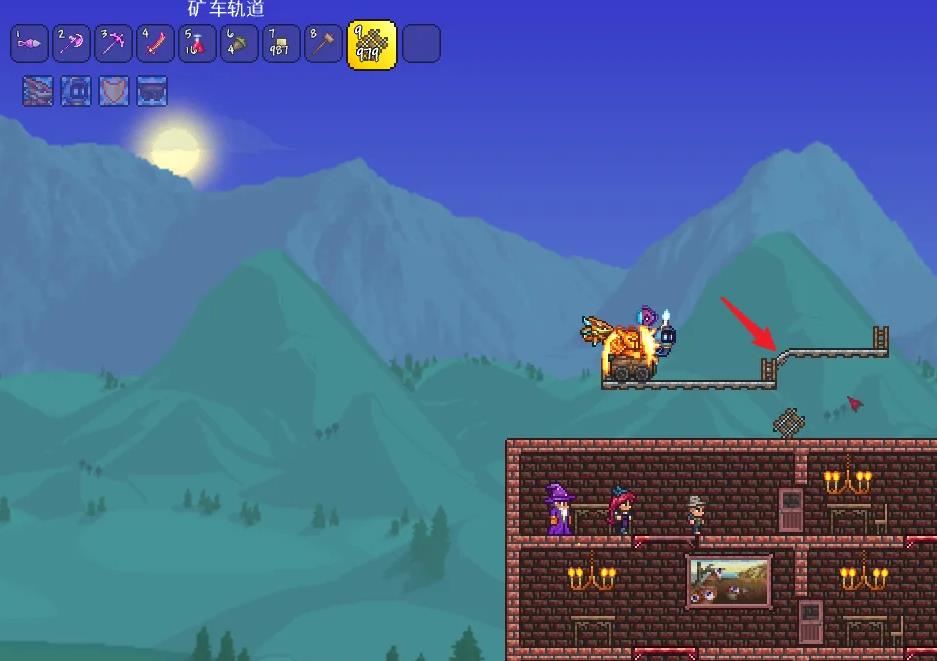937x661 pixels.
Task: Select the highlighted minecart track slot
Action: coord(371,44)
